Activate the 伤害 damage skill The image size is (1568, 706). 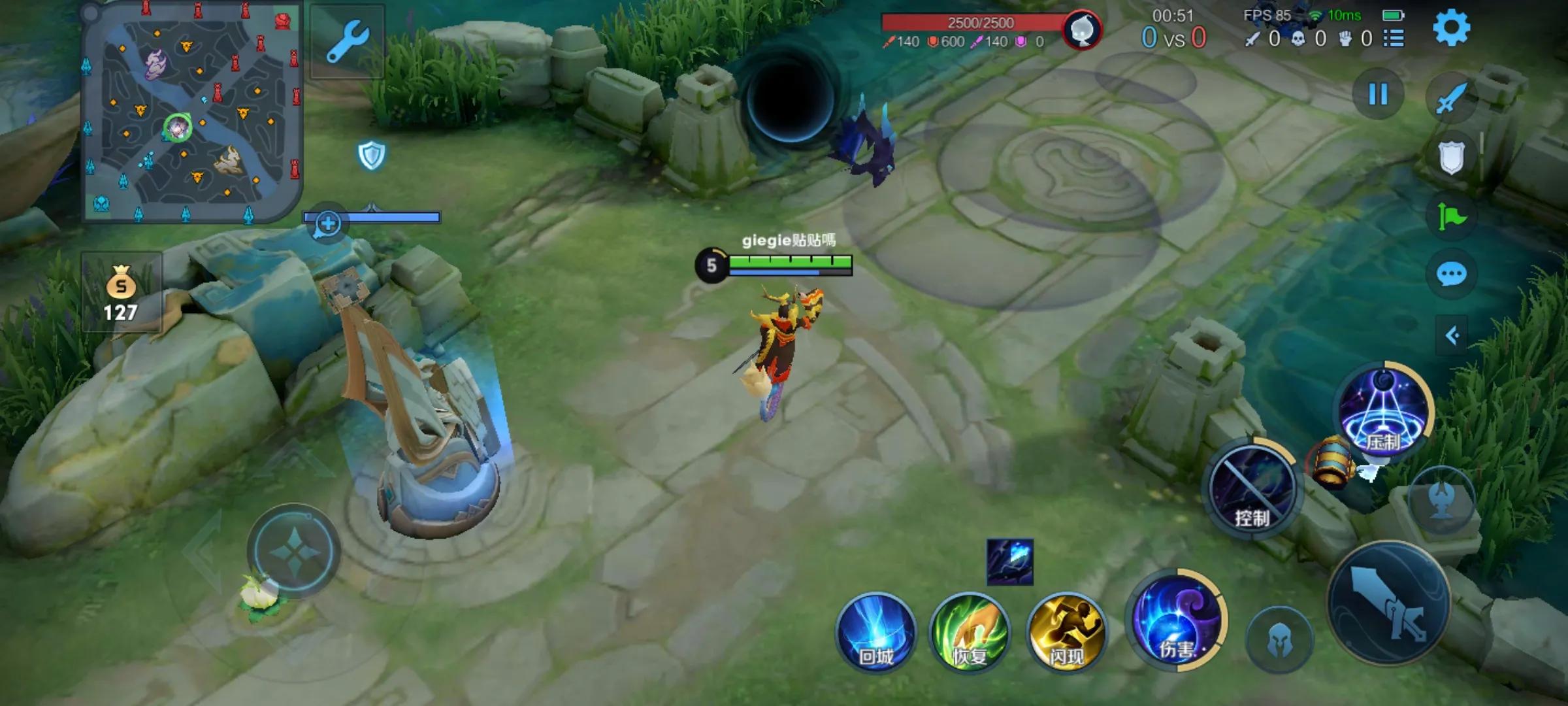(1176, 621)
